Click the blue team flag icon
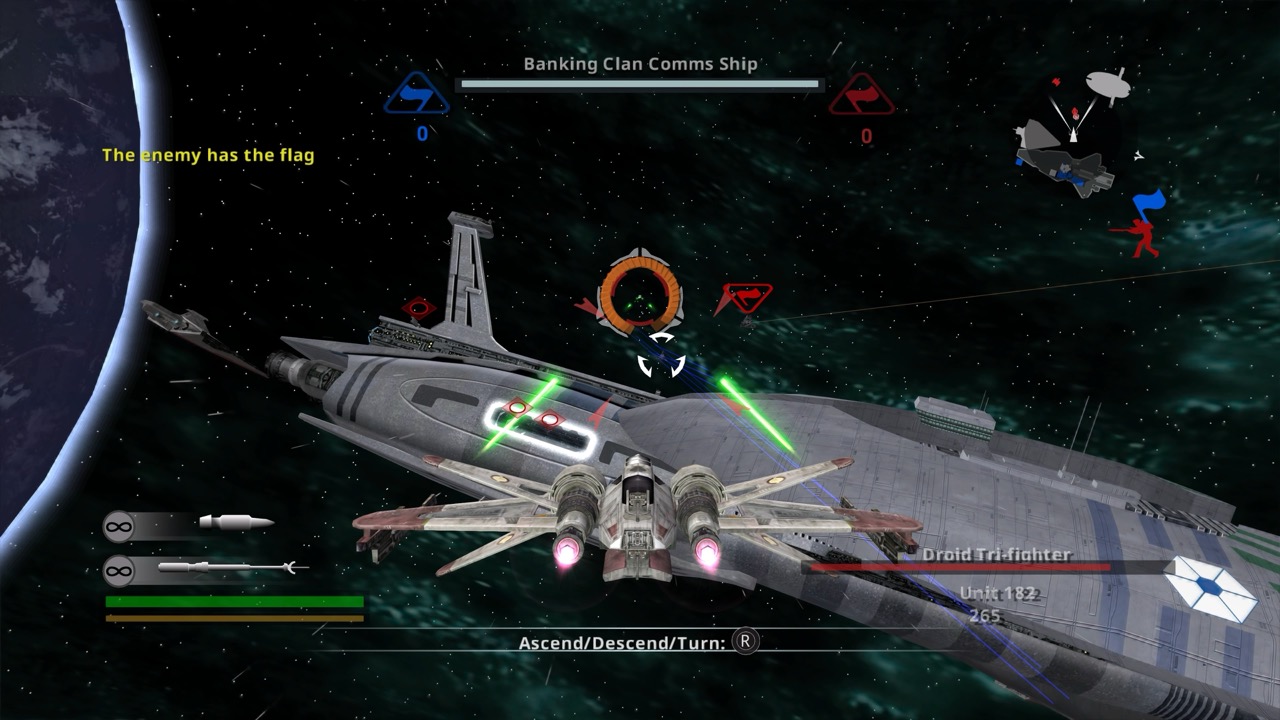The image size is (1280, 720). point(417,95)
